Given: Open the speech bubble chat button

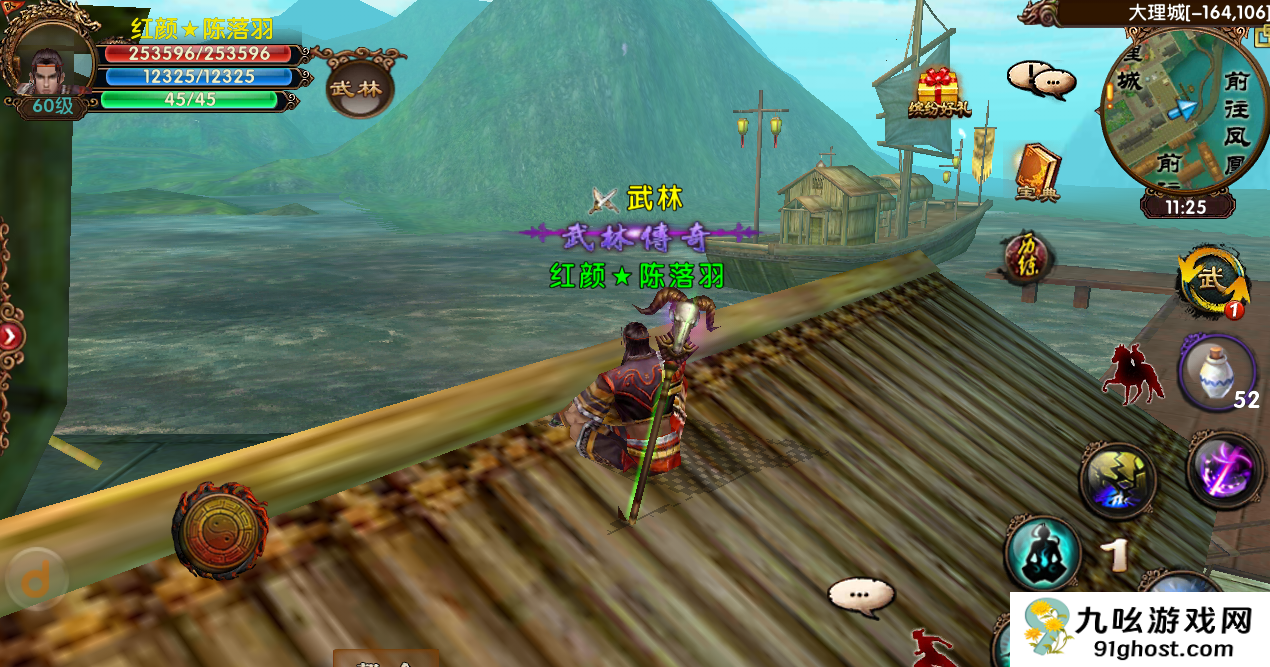Looking at the screenshot, I should tap(861, 597).
